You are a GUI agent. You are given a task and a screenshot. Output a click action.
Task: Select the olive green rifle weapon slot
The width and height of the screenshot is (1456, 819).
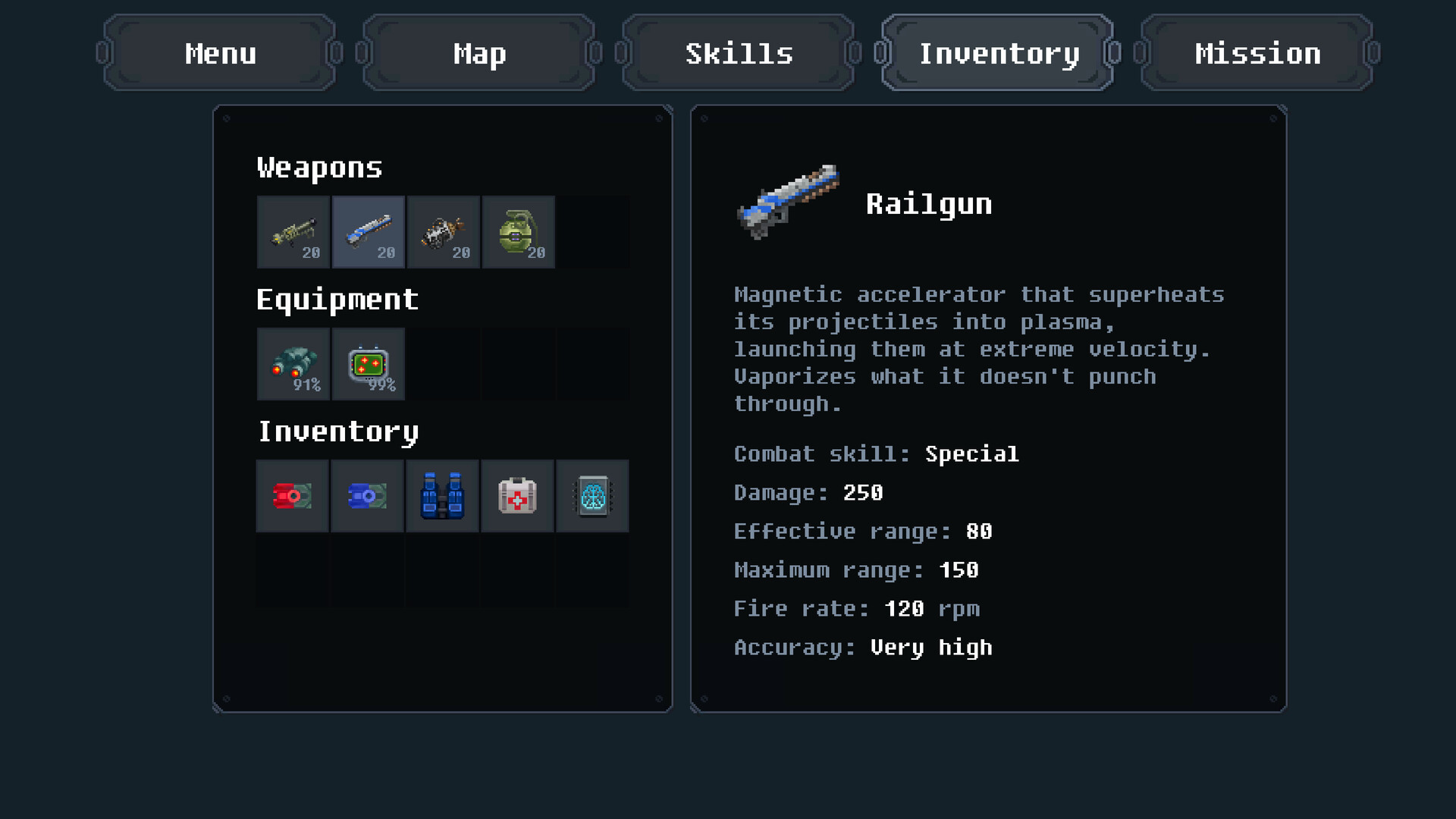point(293,232)
